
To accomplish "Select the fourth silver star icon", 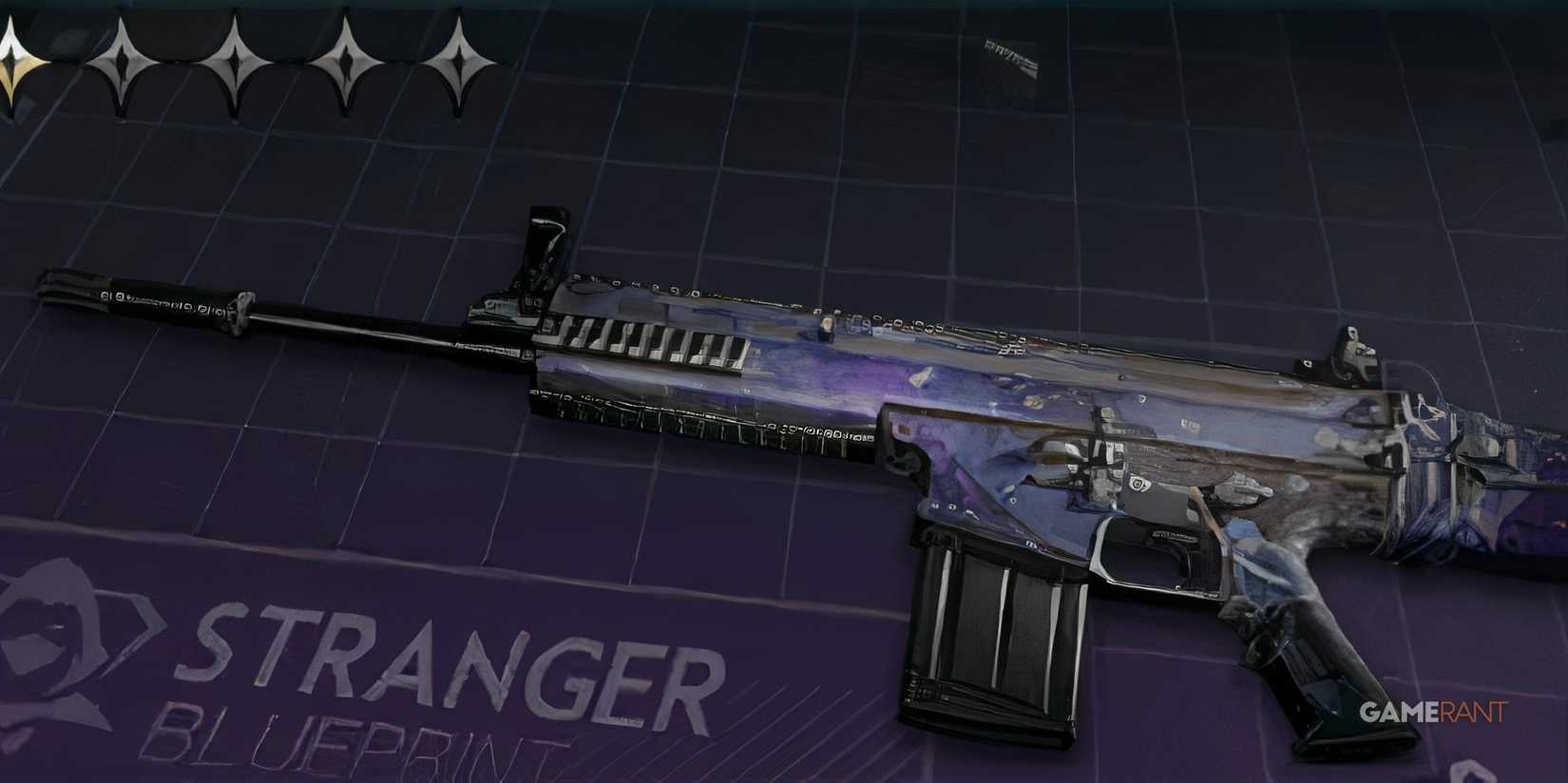I will (x=347, y=62).
